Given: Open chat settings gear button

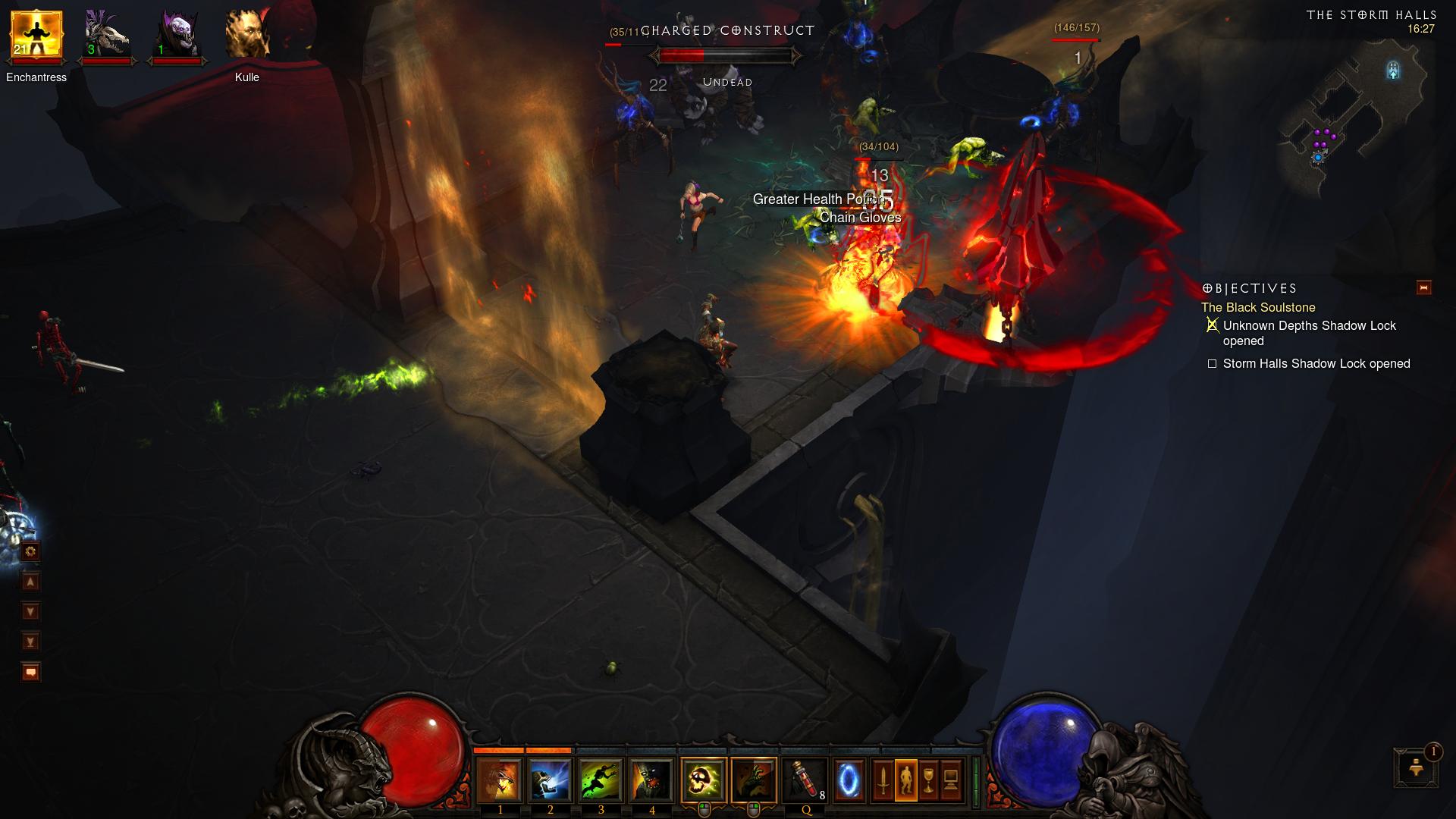Looking at the screenshot, I should point(30,551).
